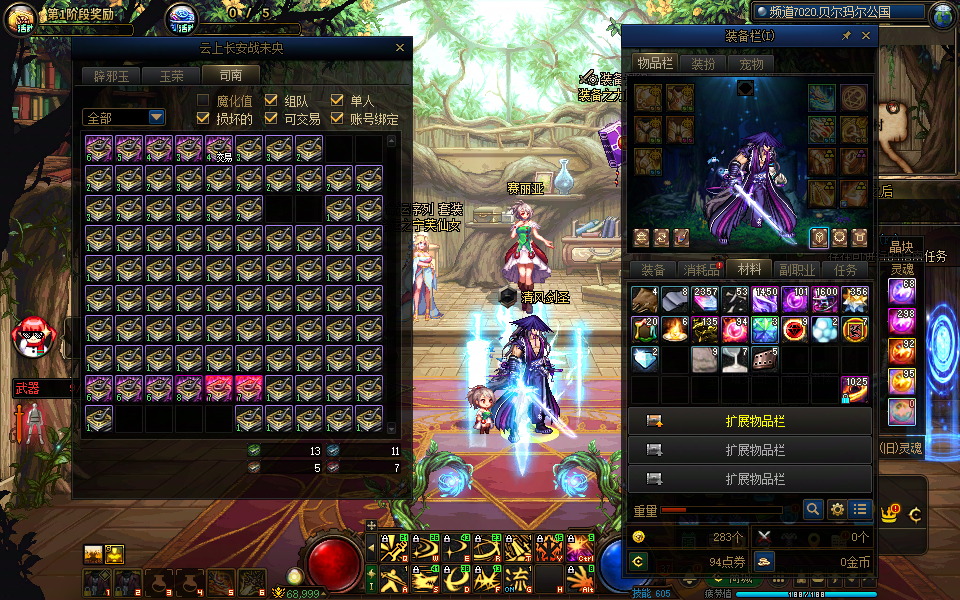The width and height of the screenshot is (960, 600).
Task: Select the 司南 tab
Action: (230, 75)
